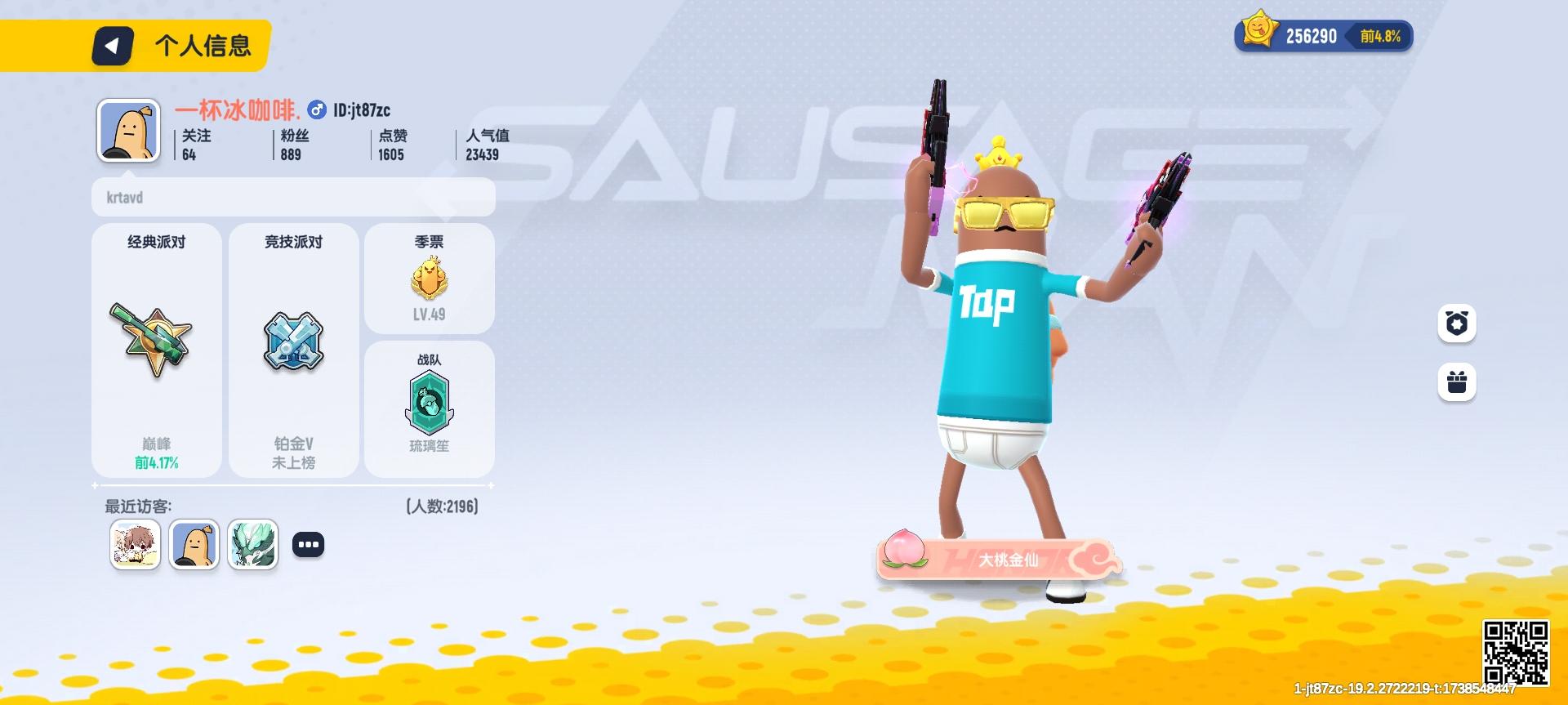Image resolution: width=1568 pixels, height=705 pixels.
Task: Open the 季票 LV.49 chick icon
Action: (x=430, y=278)
